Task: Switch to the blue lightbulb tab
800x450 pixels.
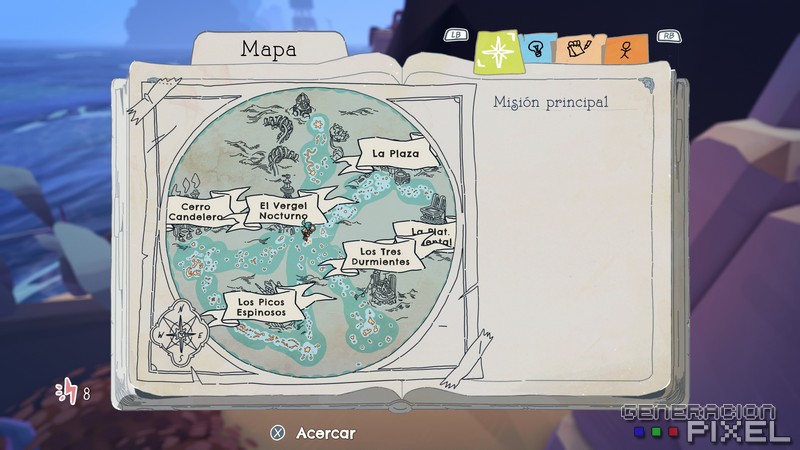Action: pyautogui.click(x=536, y=48)
